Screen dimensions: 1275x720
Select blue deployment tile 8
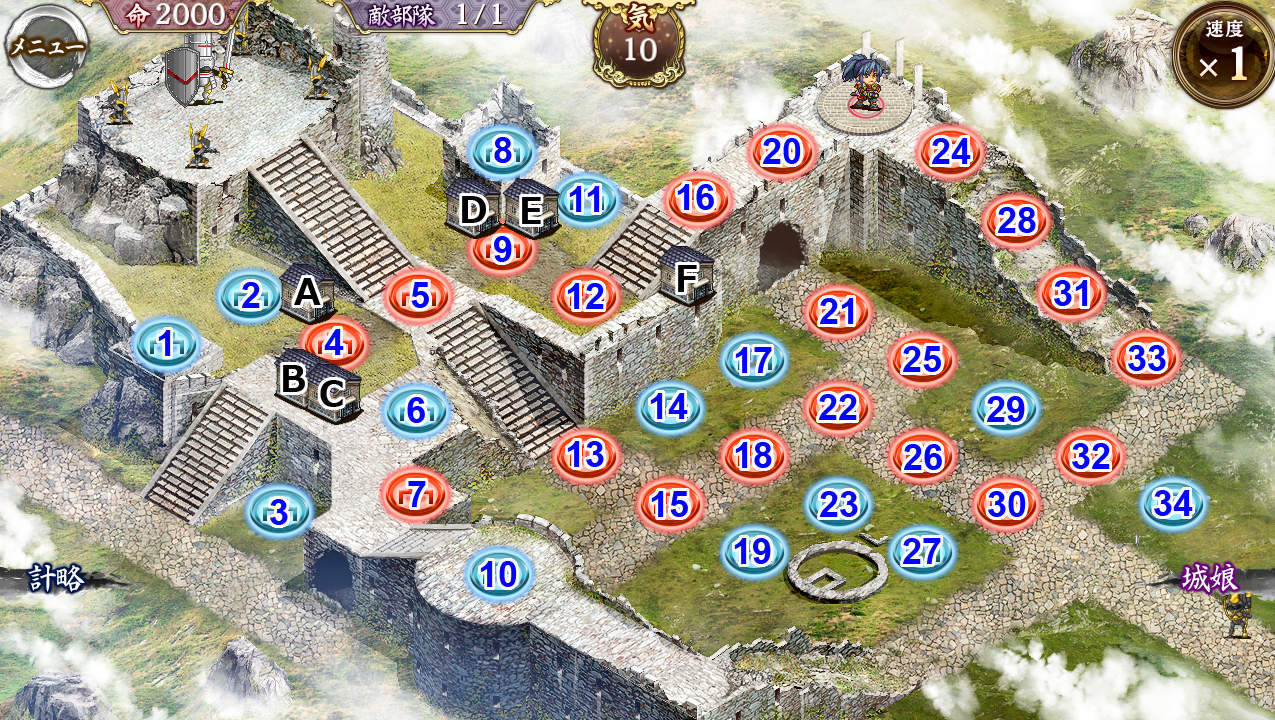tap(502, 151)
